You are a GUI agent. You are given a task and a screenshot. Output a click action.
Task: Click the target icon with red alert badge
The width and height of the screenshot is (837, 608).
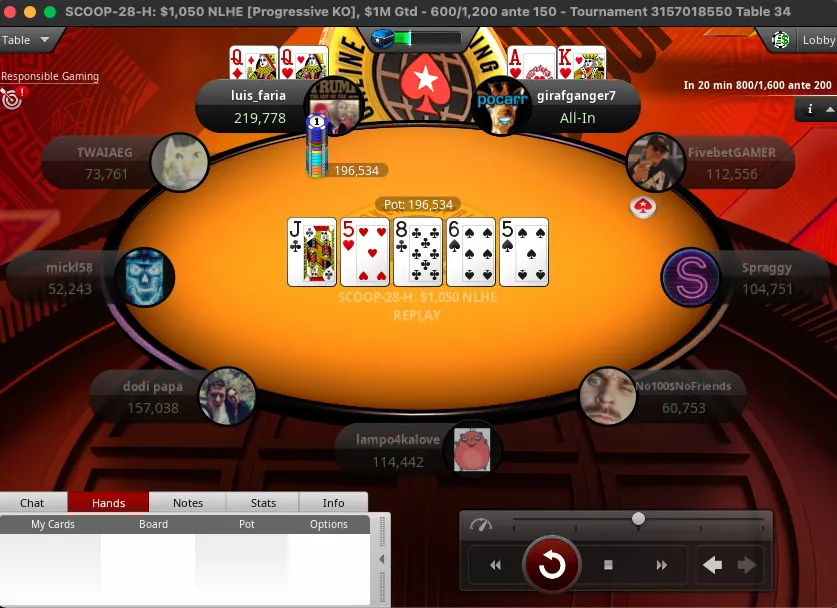click(x=12, y=98)
